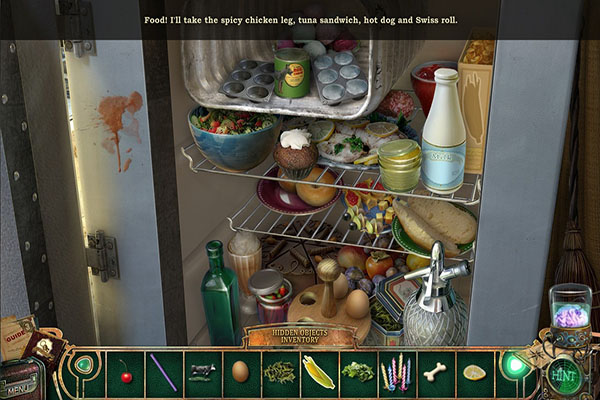Screen dimensions: 600x400
Task: Select the lemon slice inventory slot
Action: (x=474, y=373)
